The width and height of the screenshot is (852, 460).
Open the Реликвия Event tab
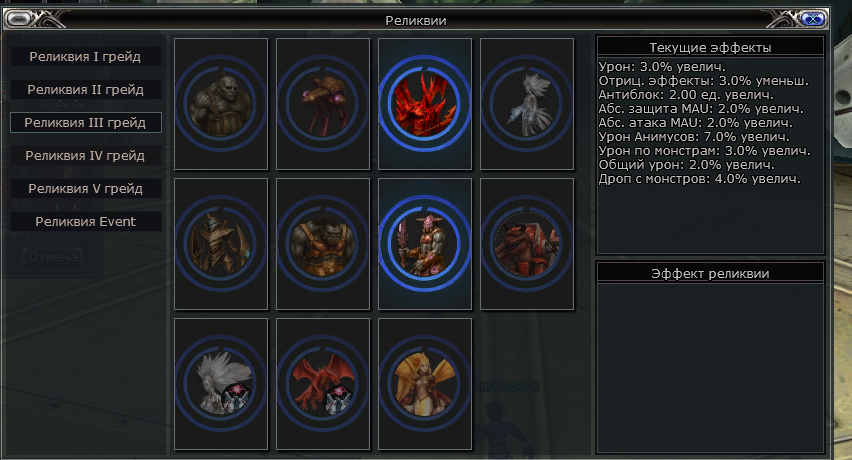[x=85, y=222]
